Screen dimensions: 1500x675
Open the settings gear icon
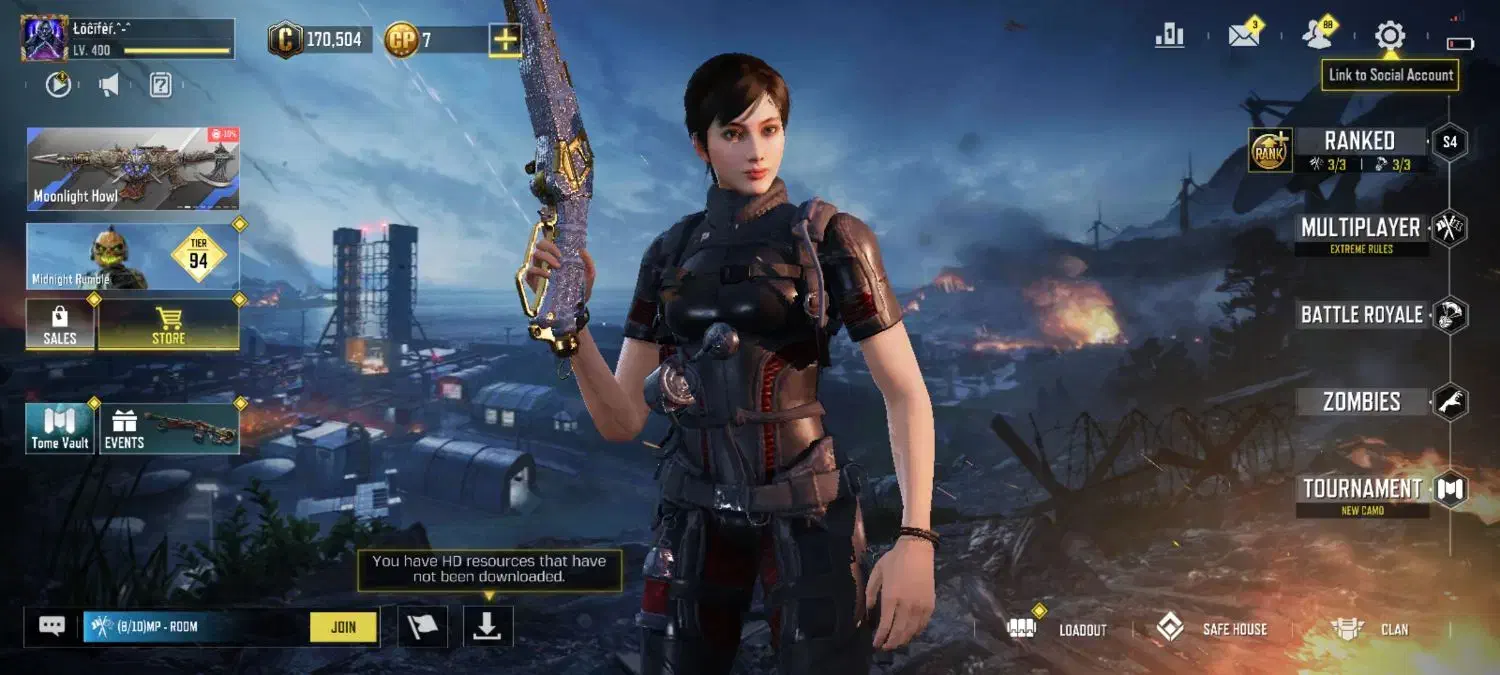(1389, 36)
